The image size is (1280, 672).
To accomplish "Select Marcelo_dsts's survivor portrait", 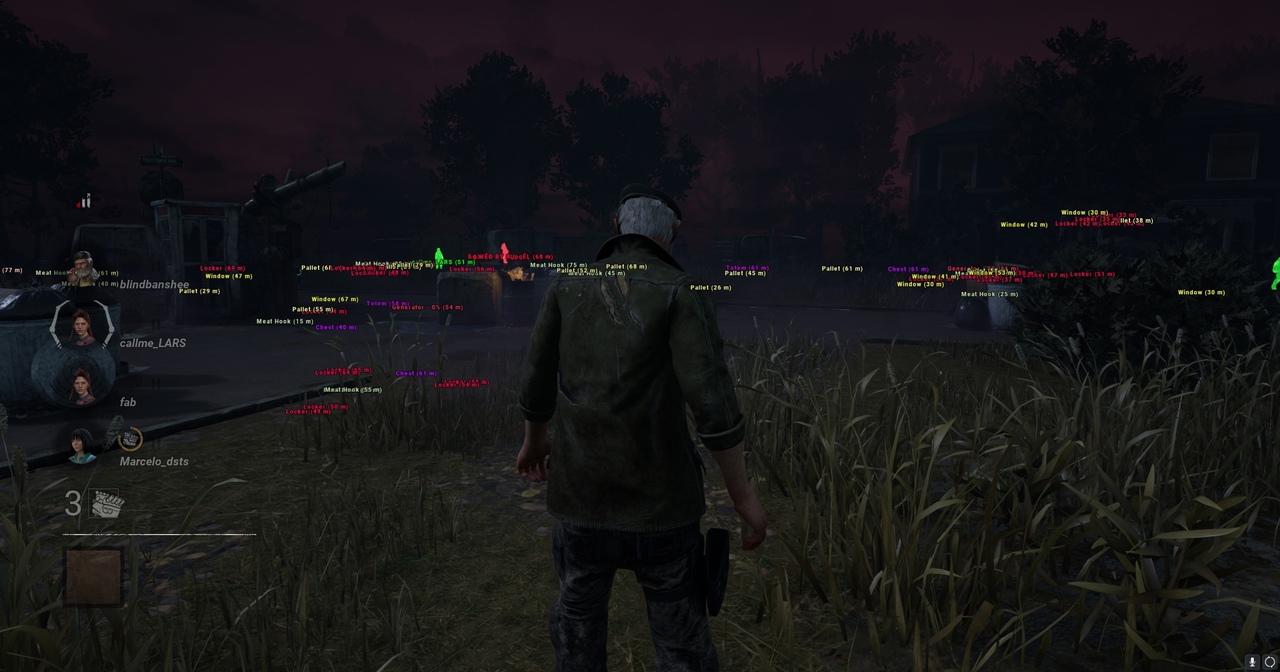I will coord(82,446).
